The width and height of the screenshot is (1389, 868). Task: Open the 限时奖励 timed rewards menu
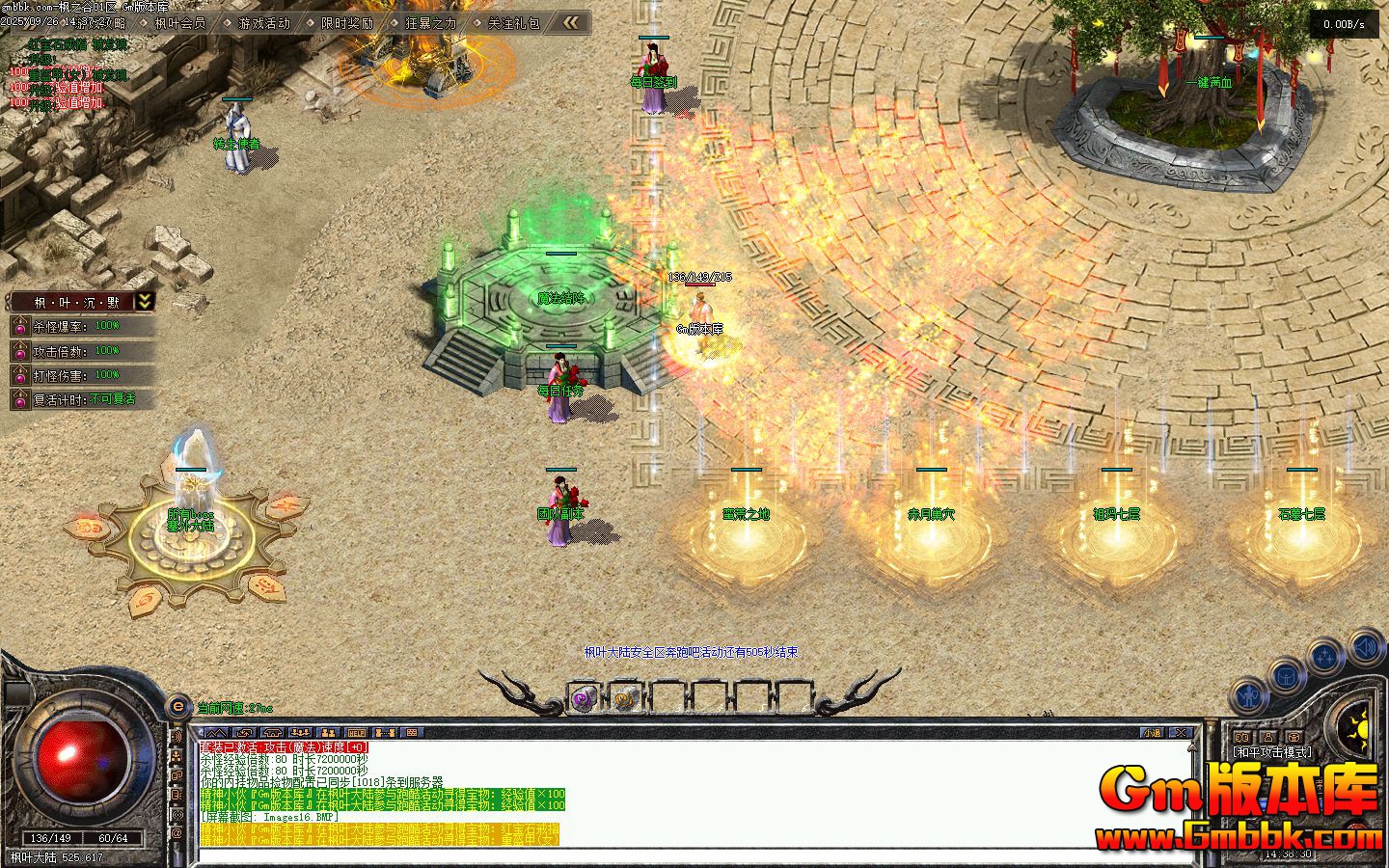tap(346, 23)
